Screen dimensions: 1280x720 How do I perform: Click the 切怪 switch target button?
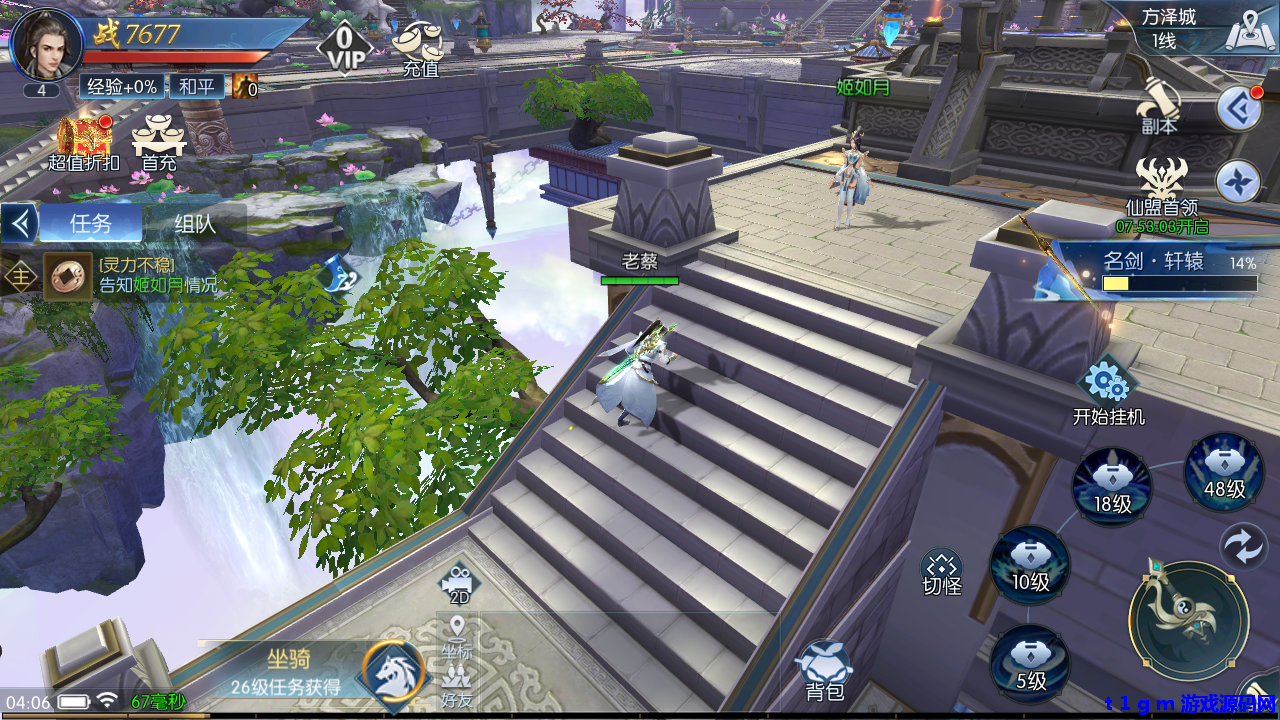(941, 571)
